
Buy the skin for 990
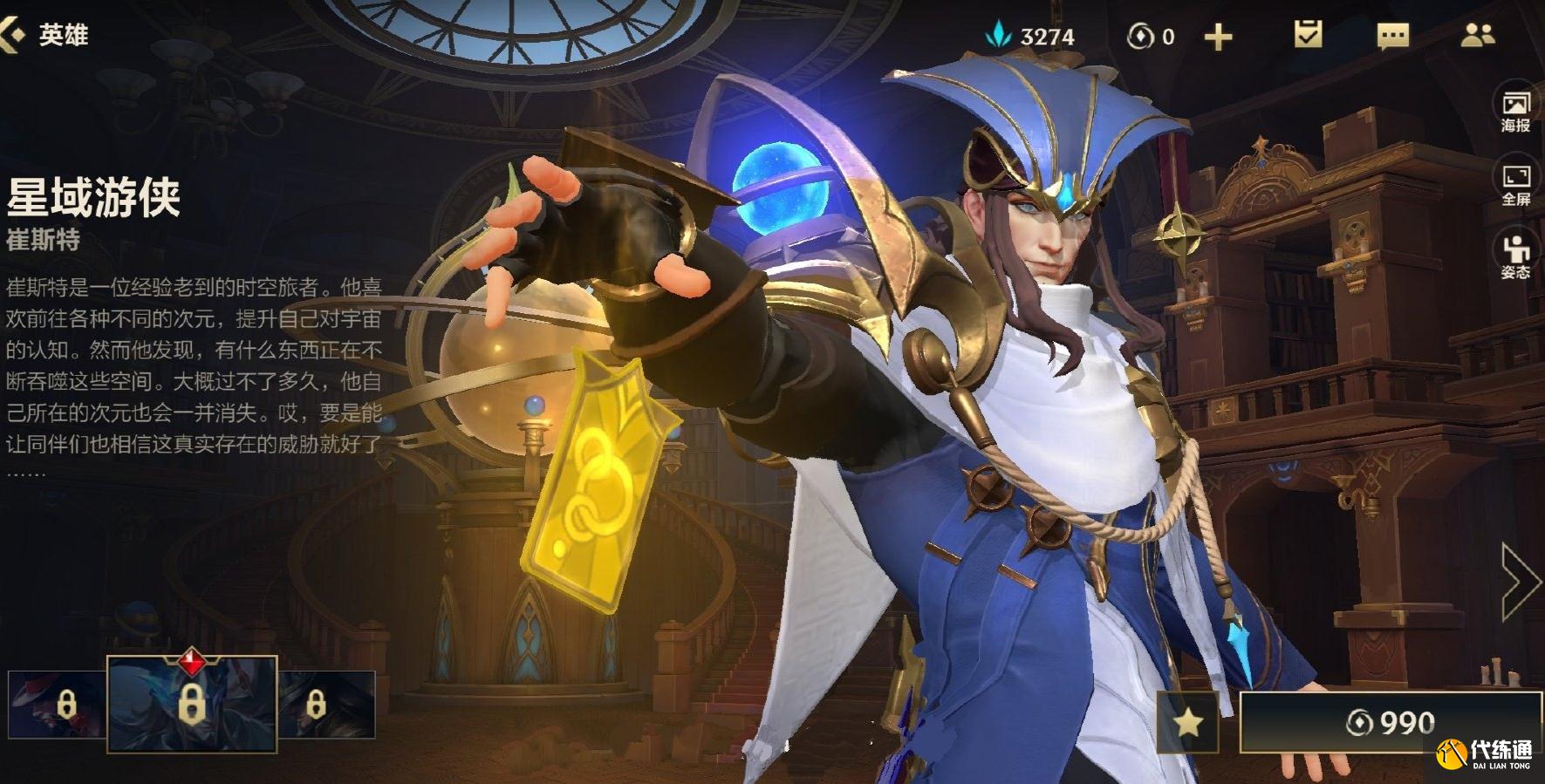[x=1391, y=722]
